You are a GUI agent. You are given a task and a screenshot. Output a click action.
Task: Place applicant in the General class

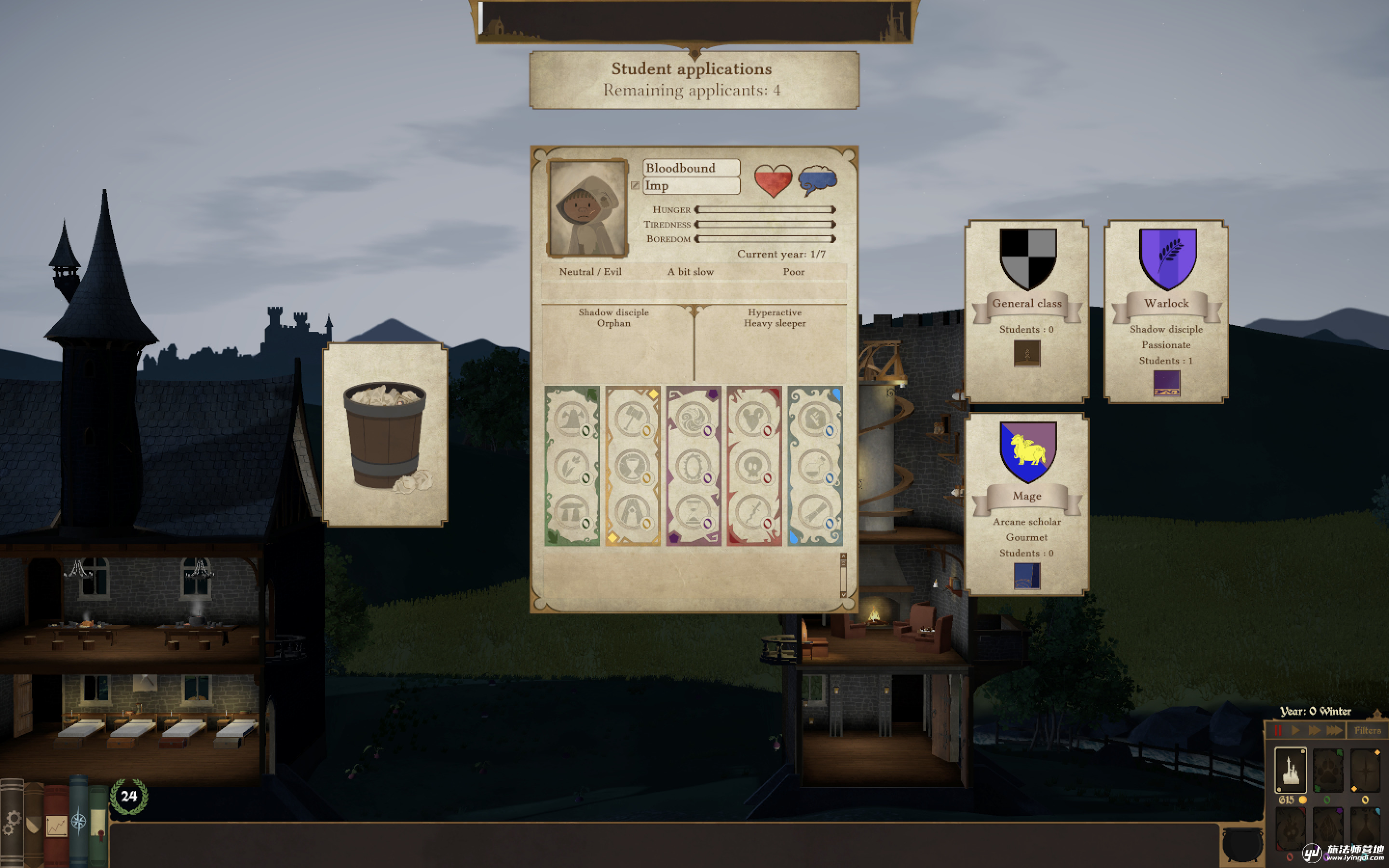pyautogui.click(x=1027, y=311)
